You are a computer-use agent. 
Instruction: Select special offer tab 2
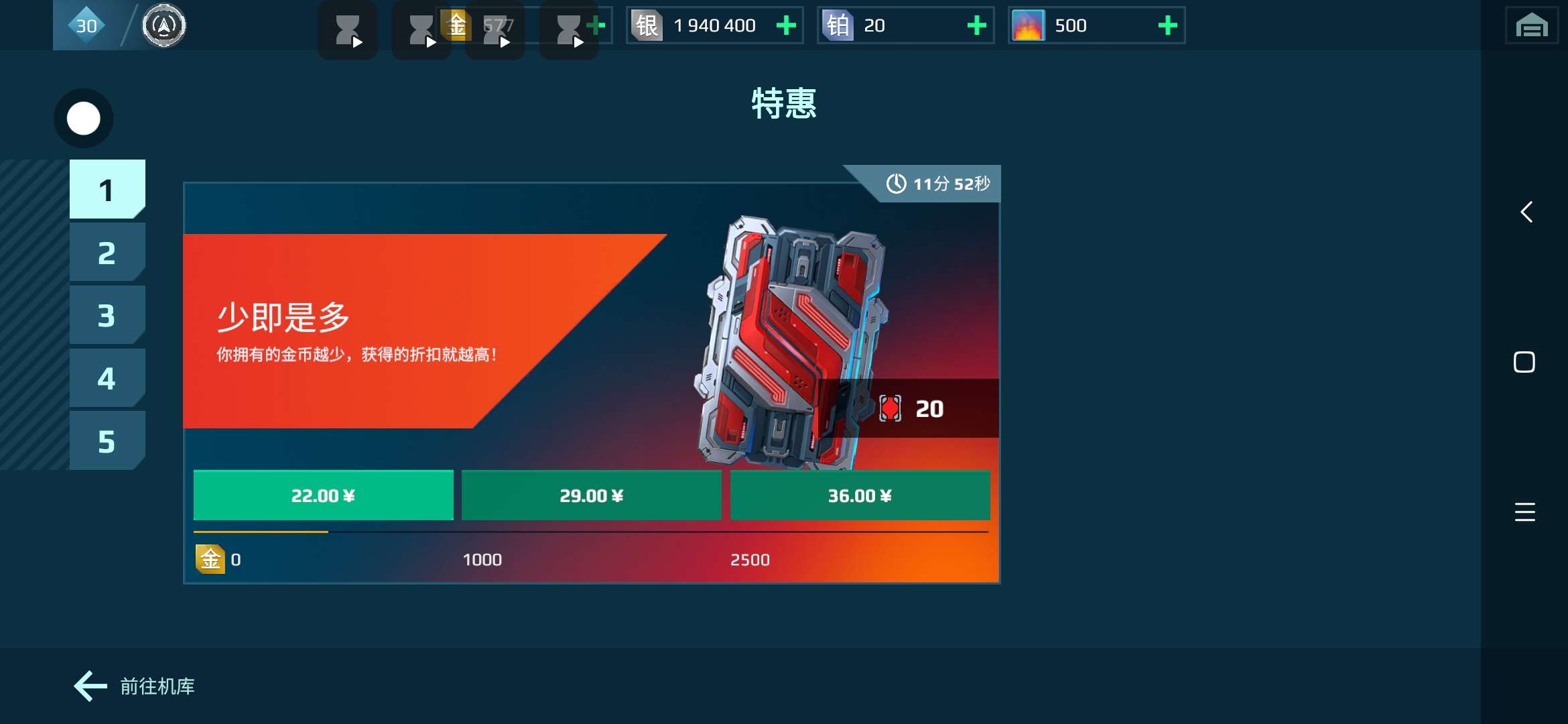107,253
